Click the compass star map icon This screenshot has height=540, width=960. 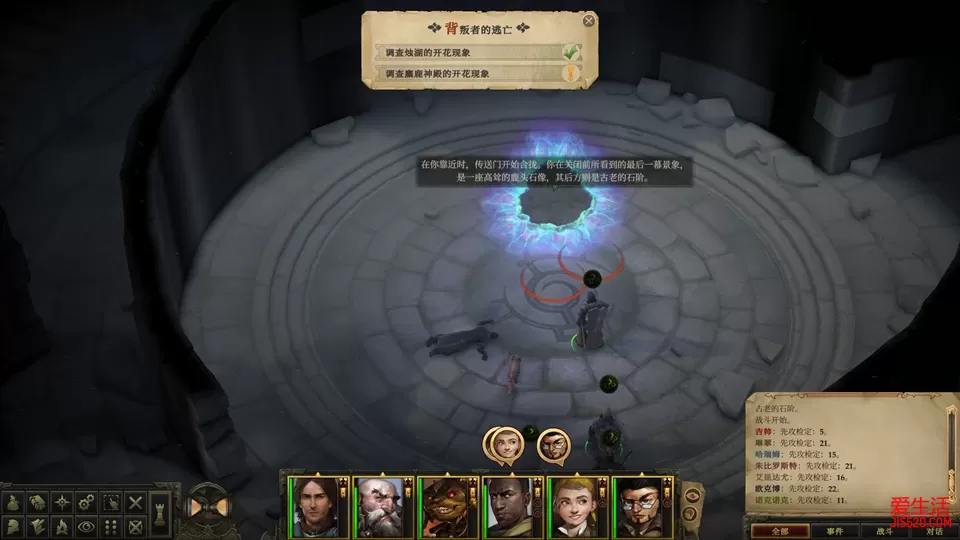62,503
